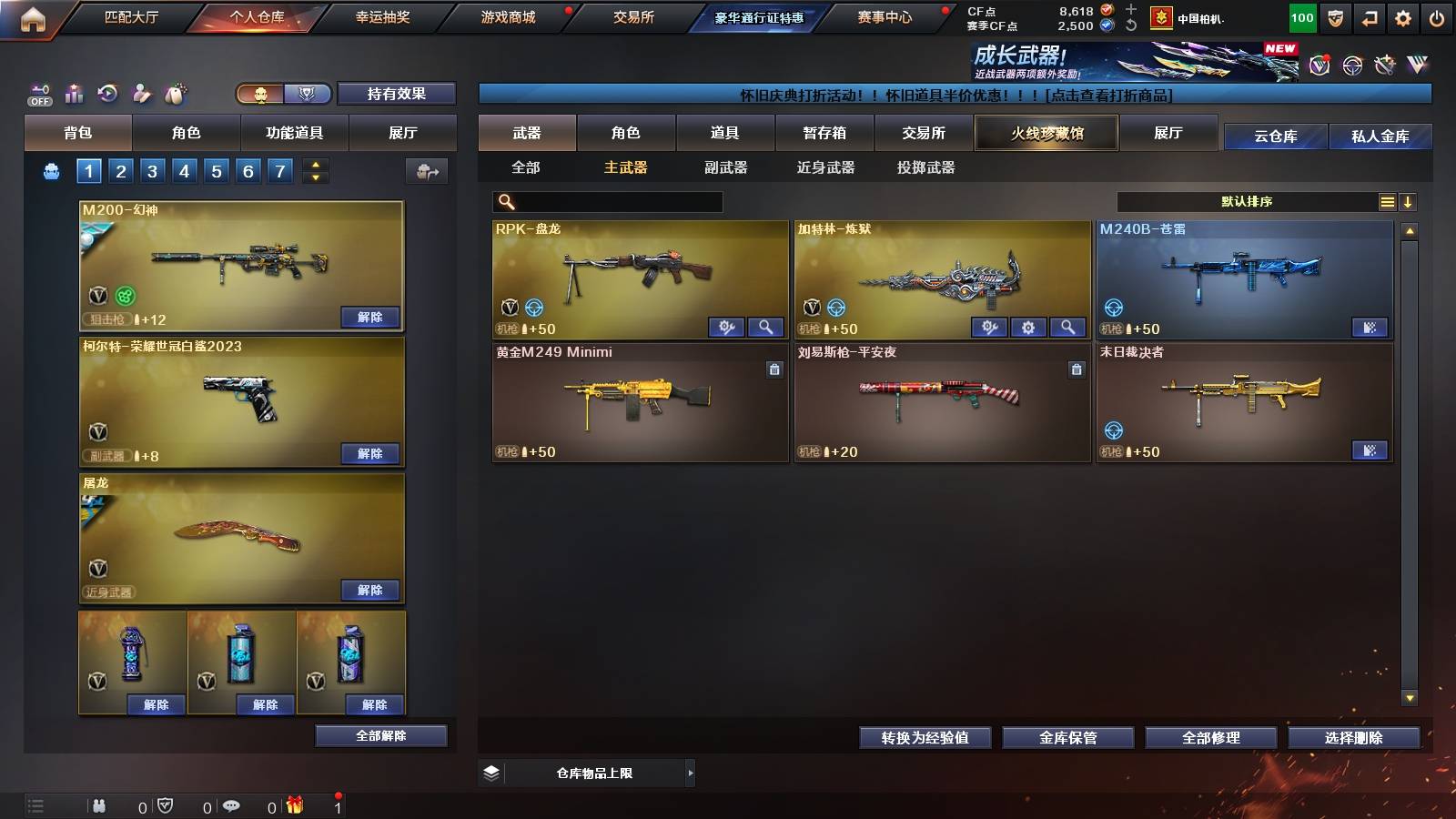This screenshot has width=1456, height=819.
Task: Click the weapon search input field
Action: (605, 201)
